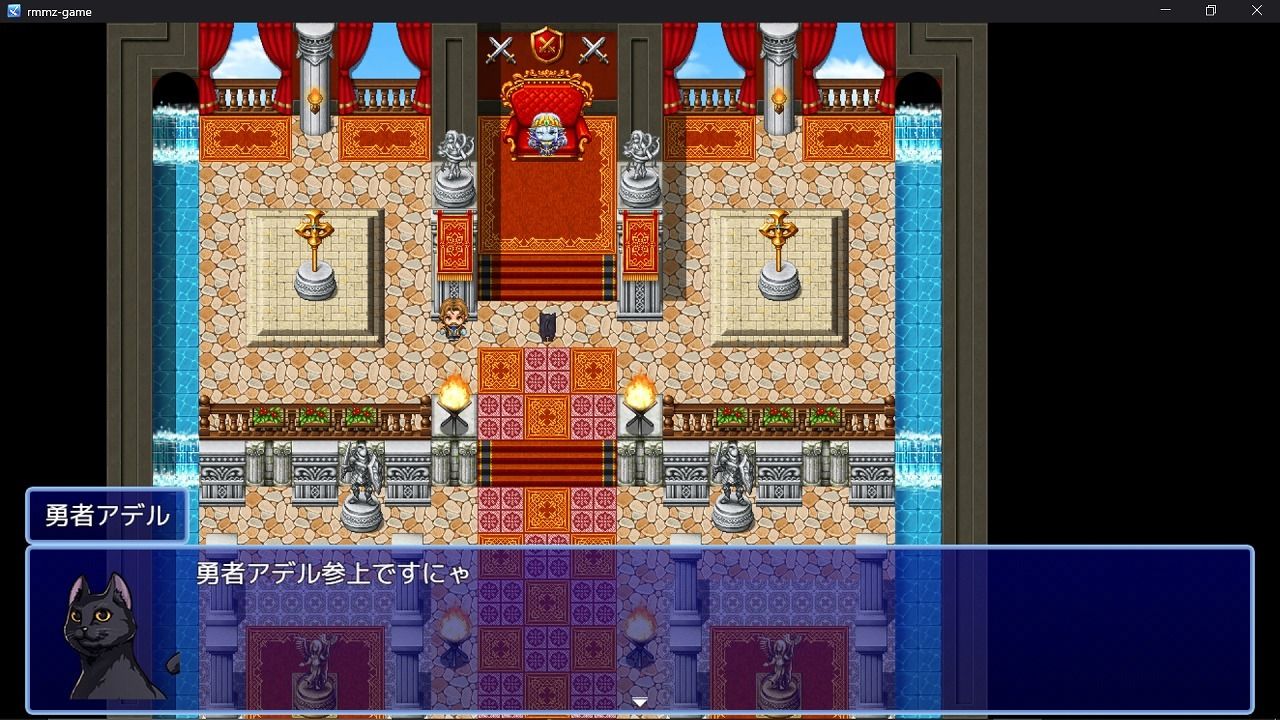Screen dimensions: 1280x720
Task: Advance dialogue with the blinking down arrow
Action: [638, 701]
